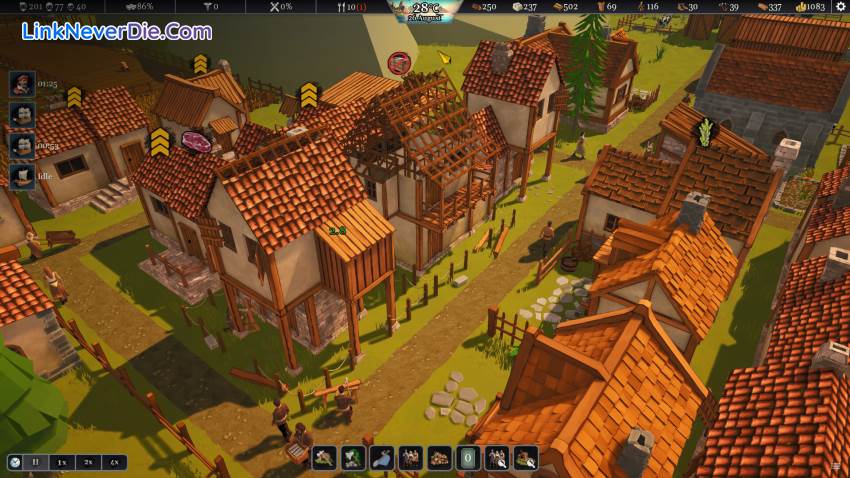Set game speed to 1x

point(62,462)
